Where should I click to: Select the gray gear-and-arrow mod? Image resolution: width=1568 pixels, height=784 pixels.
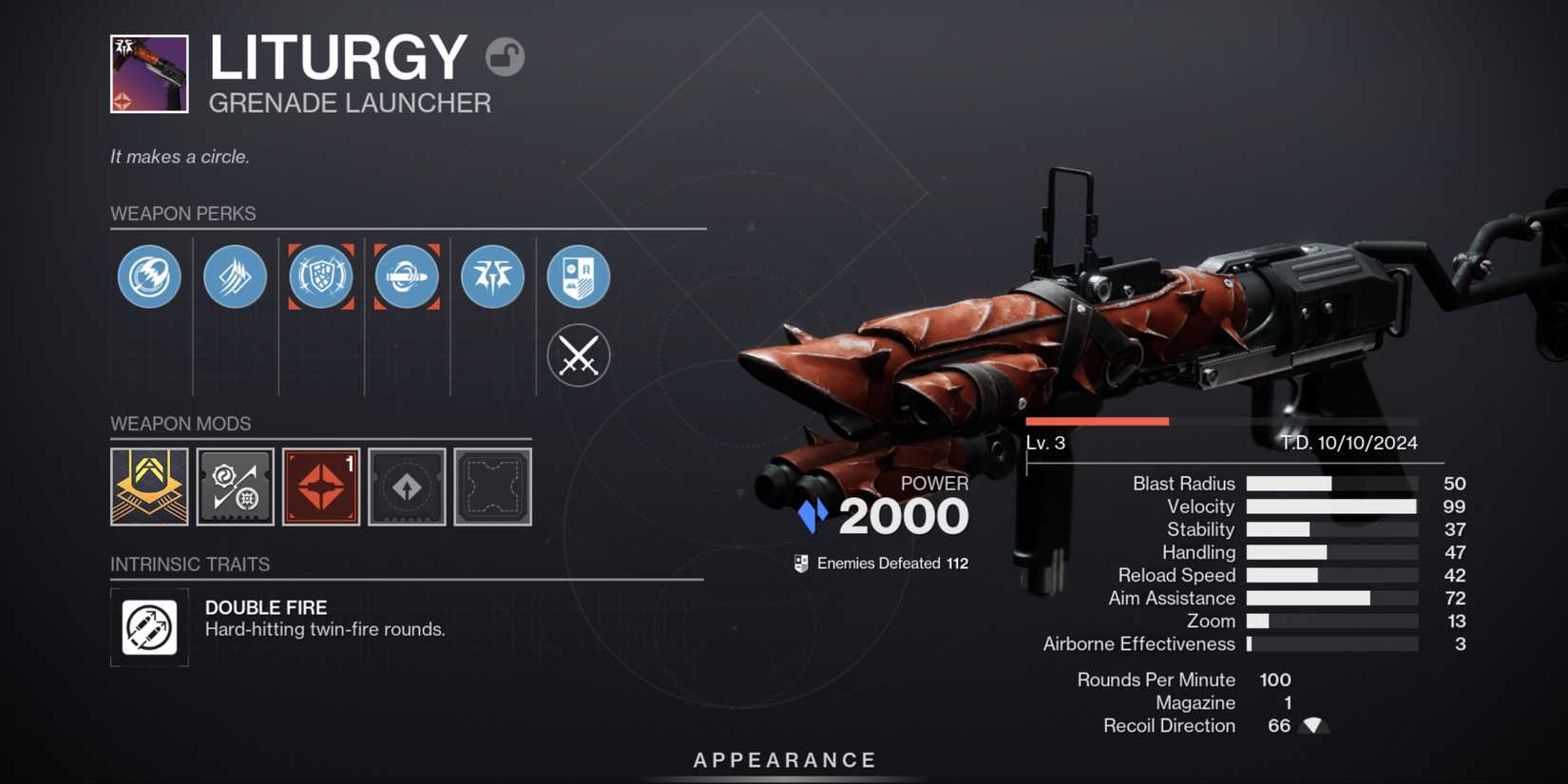235,487
